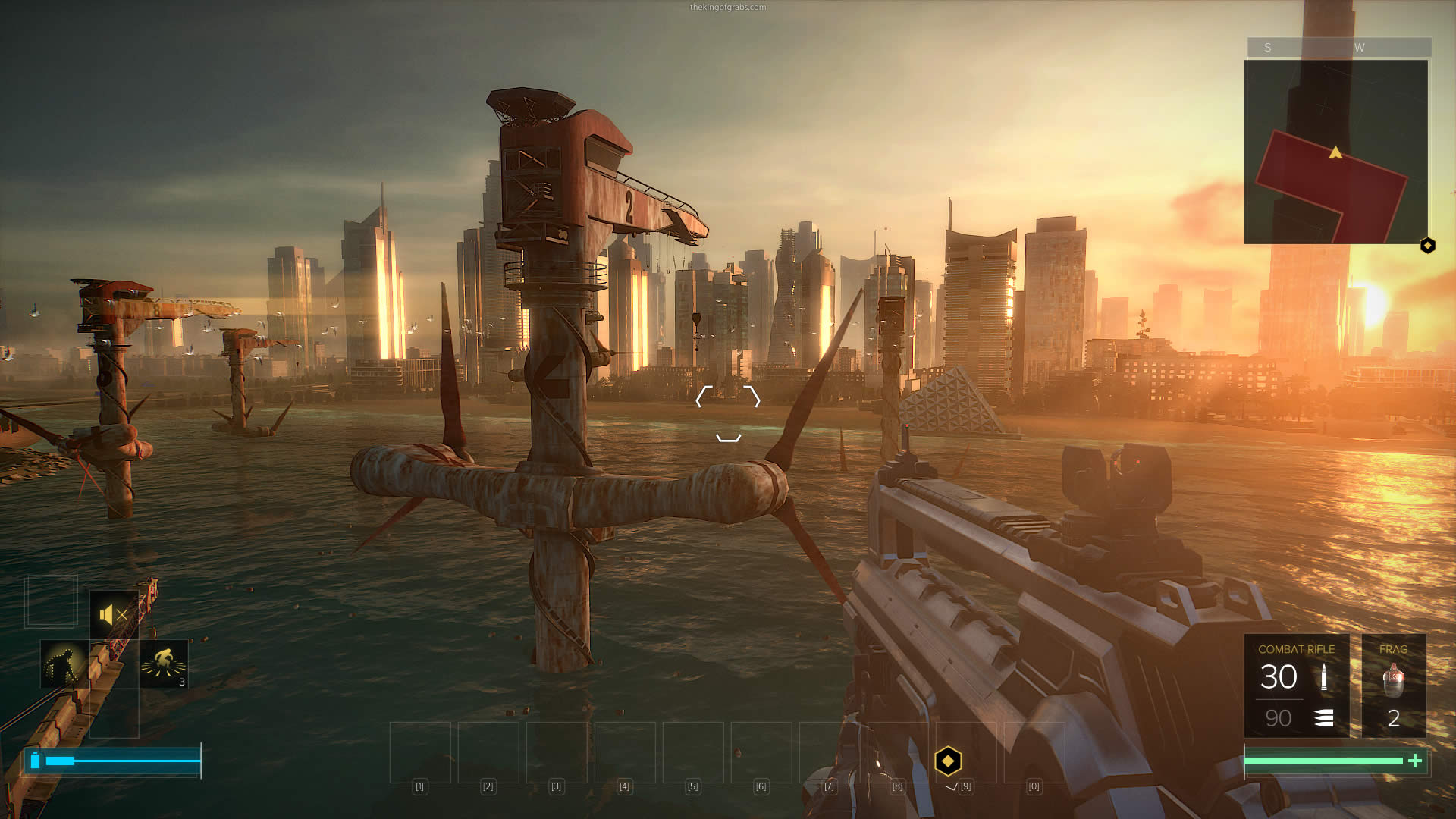Use the landing shockwave augmentation icon
The image size is (1456, 819).
point(164,664)
